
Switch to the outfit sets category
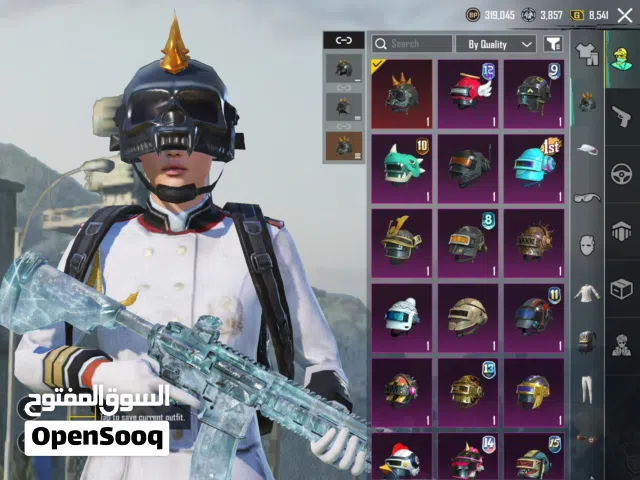pyautogui.click(x=587, y=52)
